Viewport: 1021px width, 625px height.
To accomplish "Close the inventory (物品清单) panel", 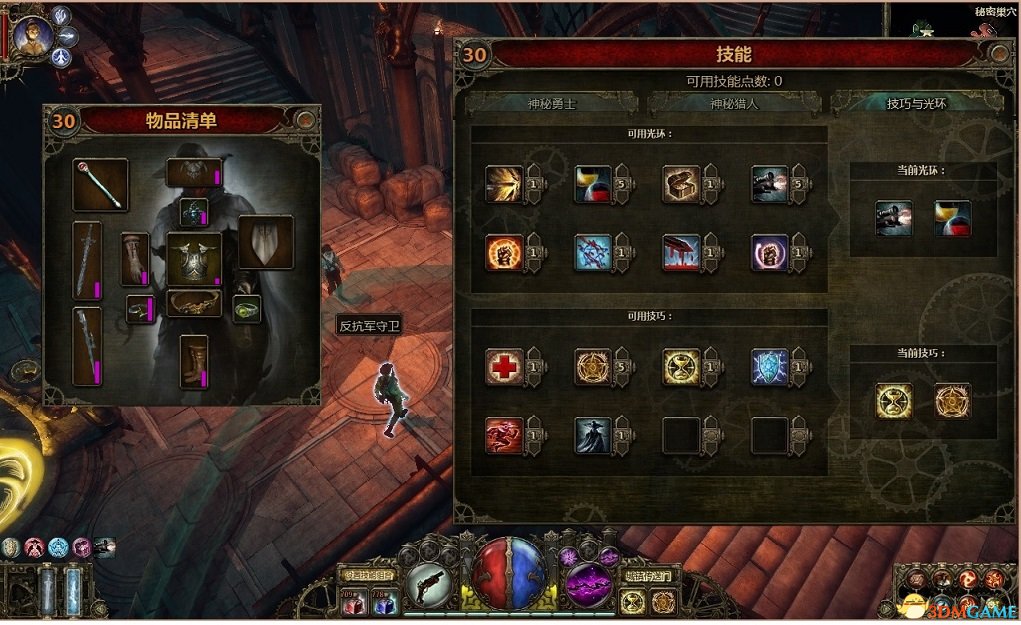I will [x=307, y=121].
